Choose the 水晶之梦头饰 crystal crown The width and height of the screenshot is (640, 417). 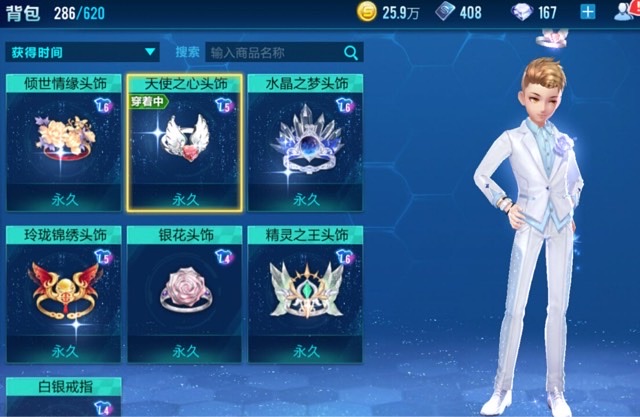click(304, 142)
